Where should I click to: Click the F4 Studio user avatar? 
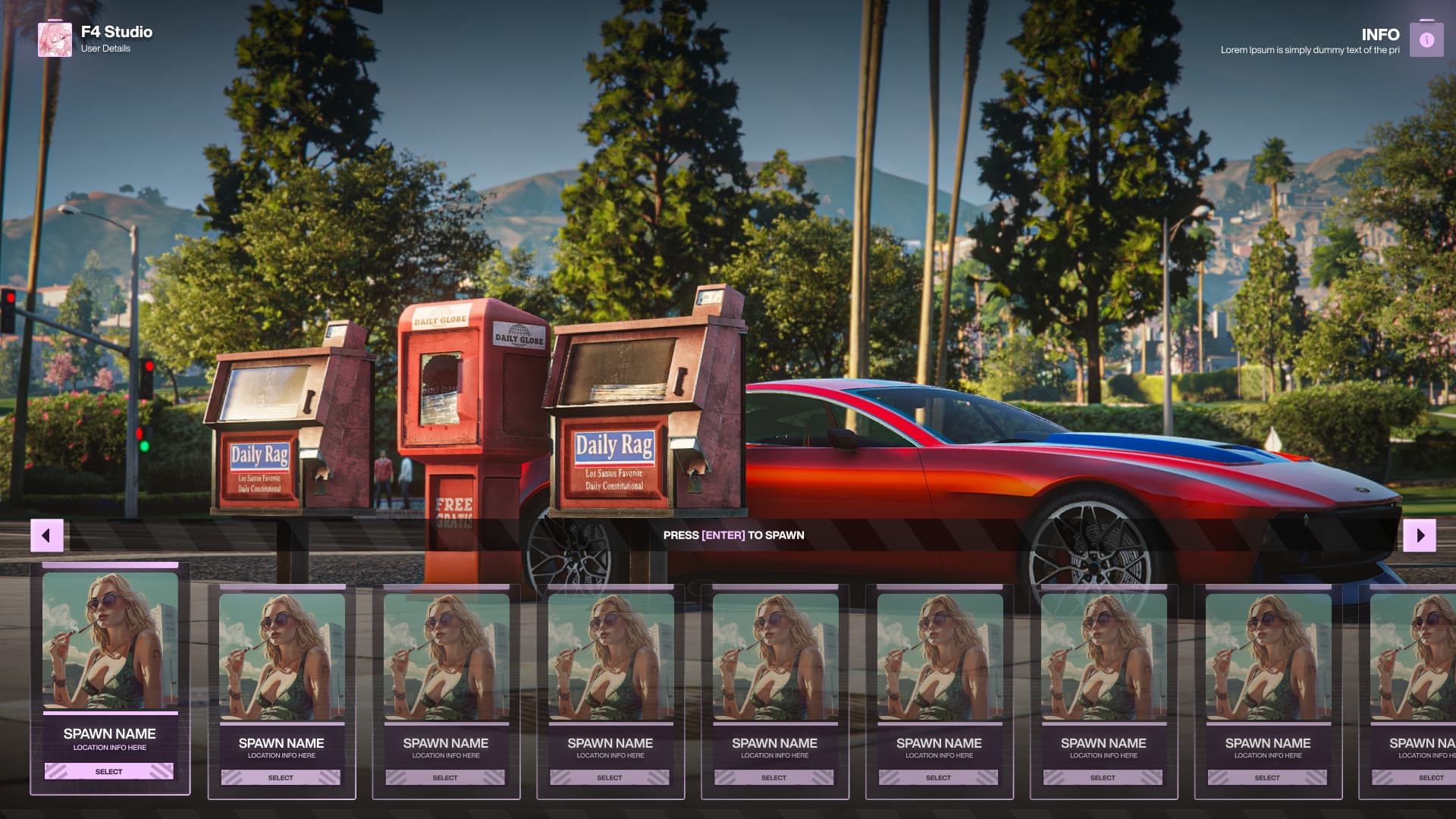pyautogui.click(x=55, y=39)
